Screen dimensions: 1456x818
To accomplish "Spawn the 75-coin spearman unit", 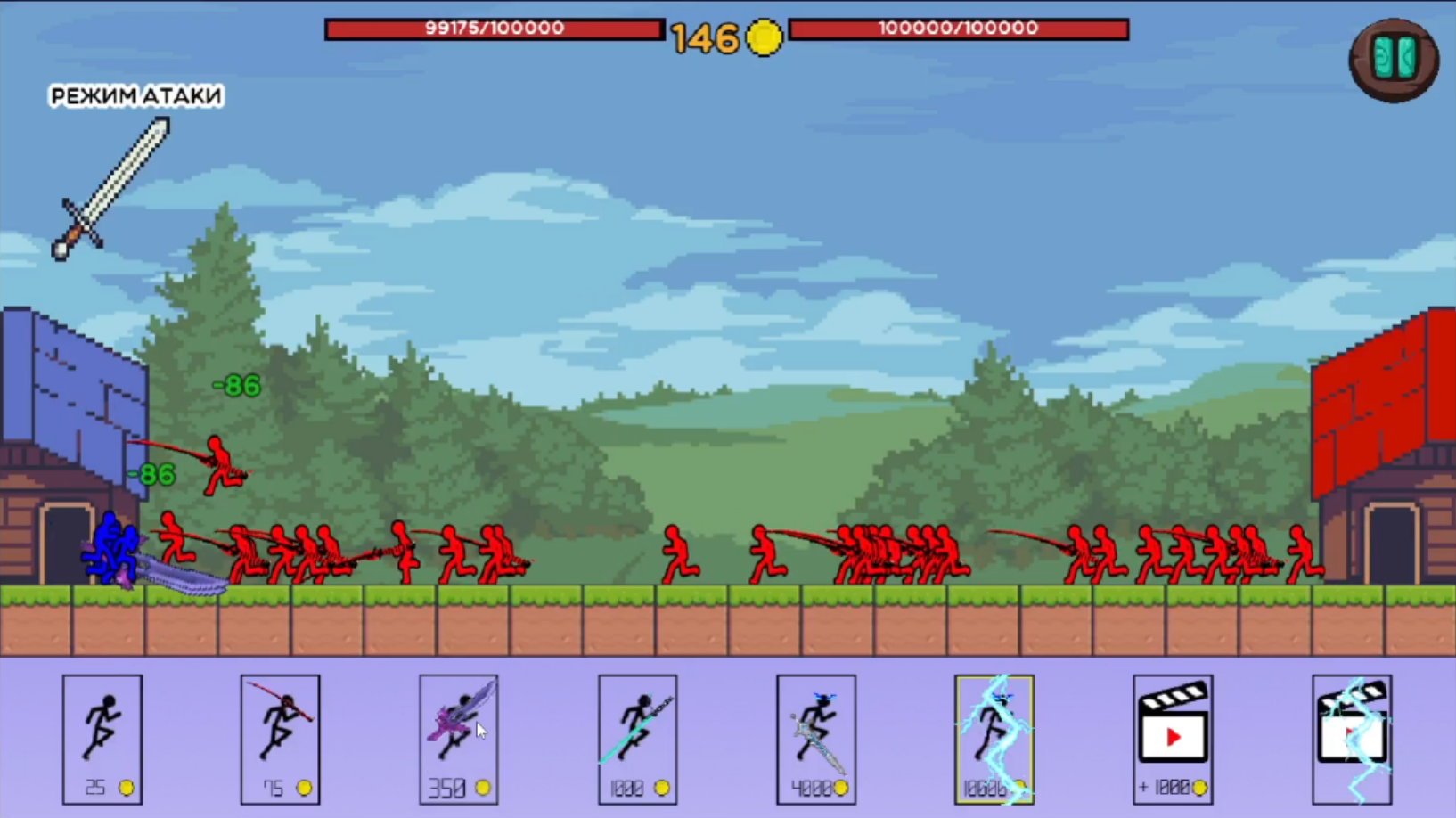I will (280, 738).
